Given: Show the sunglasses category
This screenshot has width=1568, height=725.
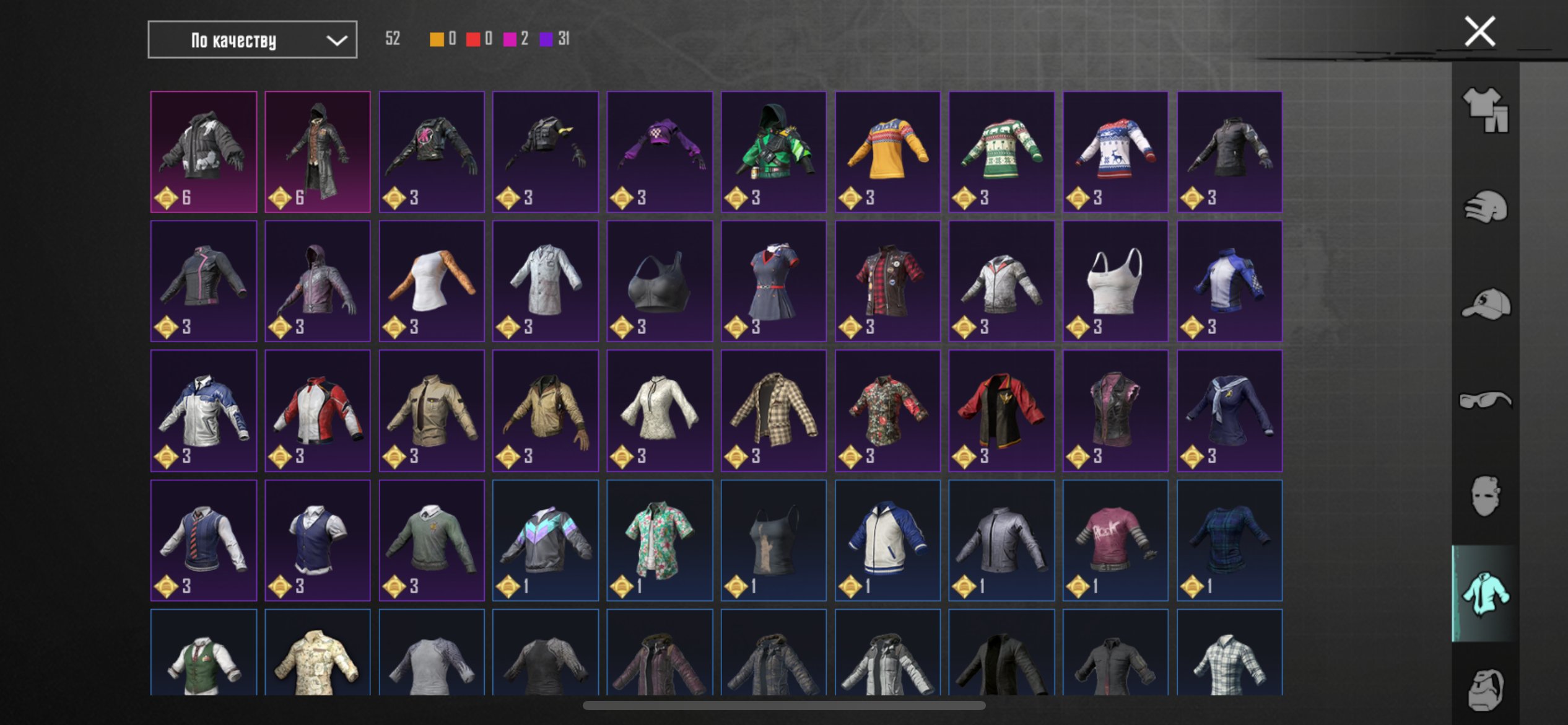Looking at the screenshot, I should [x=1485, y=400].
